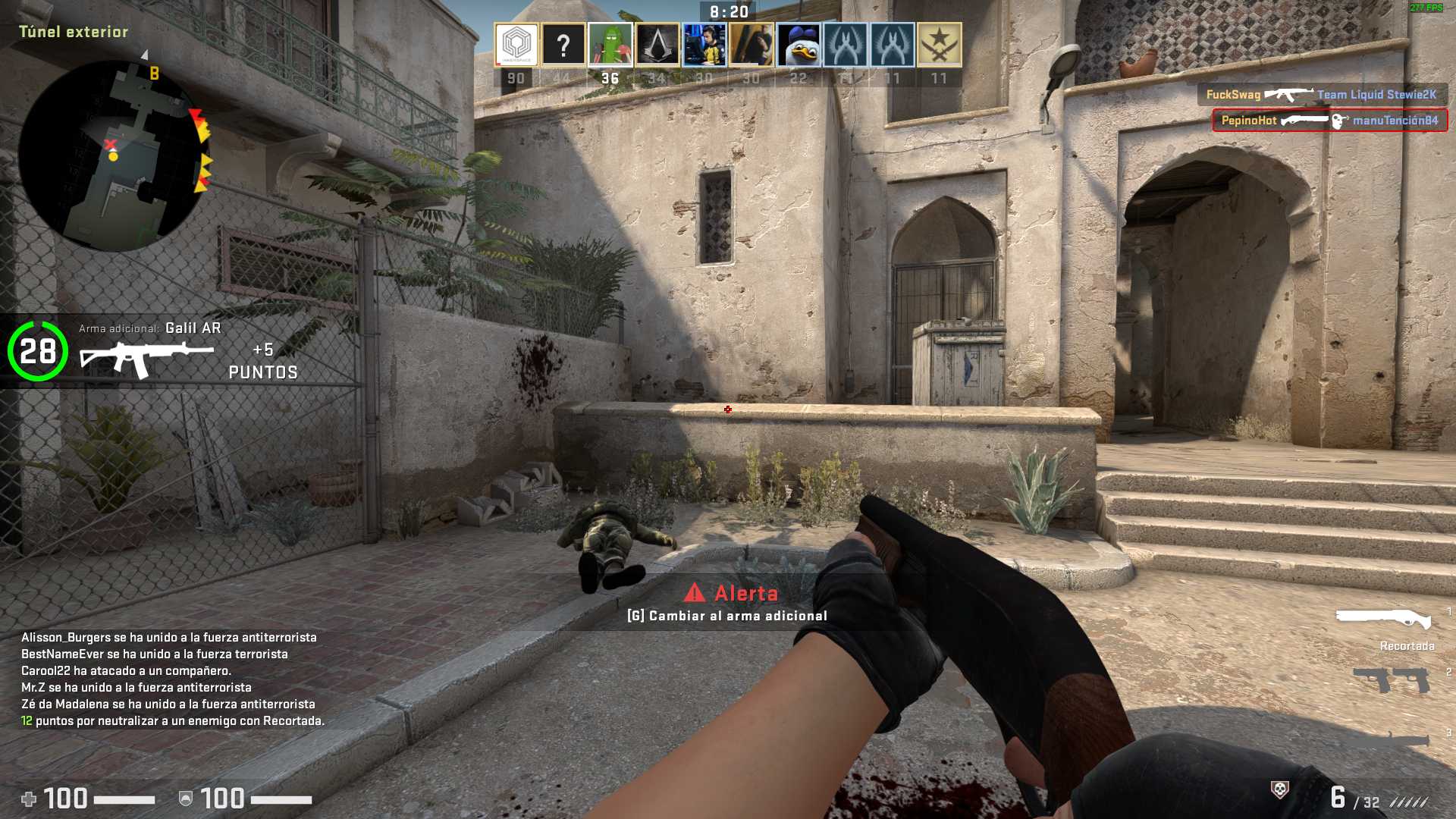The width and height of the screenshot is (1456, 819).
Task: Select the question mark player avatar
Action: (563, 45)
